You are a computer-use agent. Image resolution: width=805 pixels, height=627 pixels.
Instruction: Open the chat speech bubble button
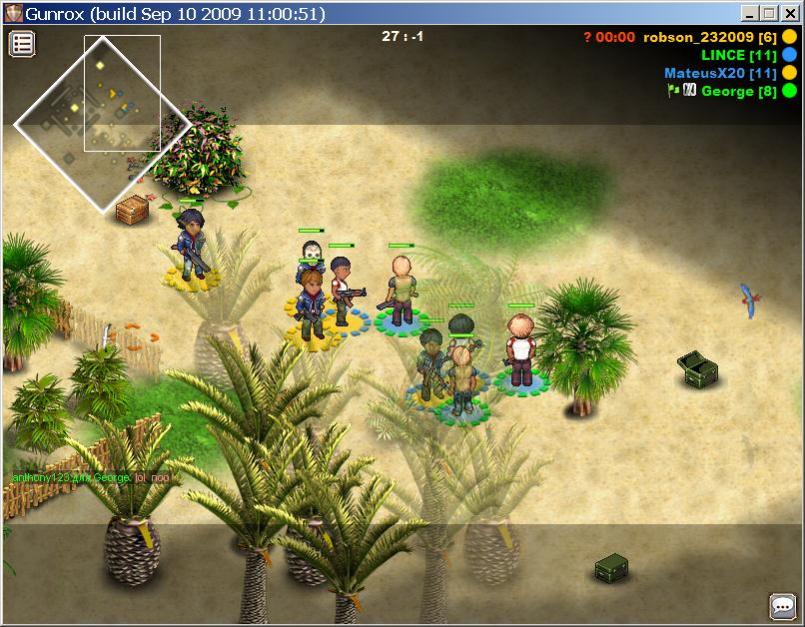781,605
